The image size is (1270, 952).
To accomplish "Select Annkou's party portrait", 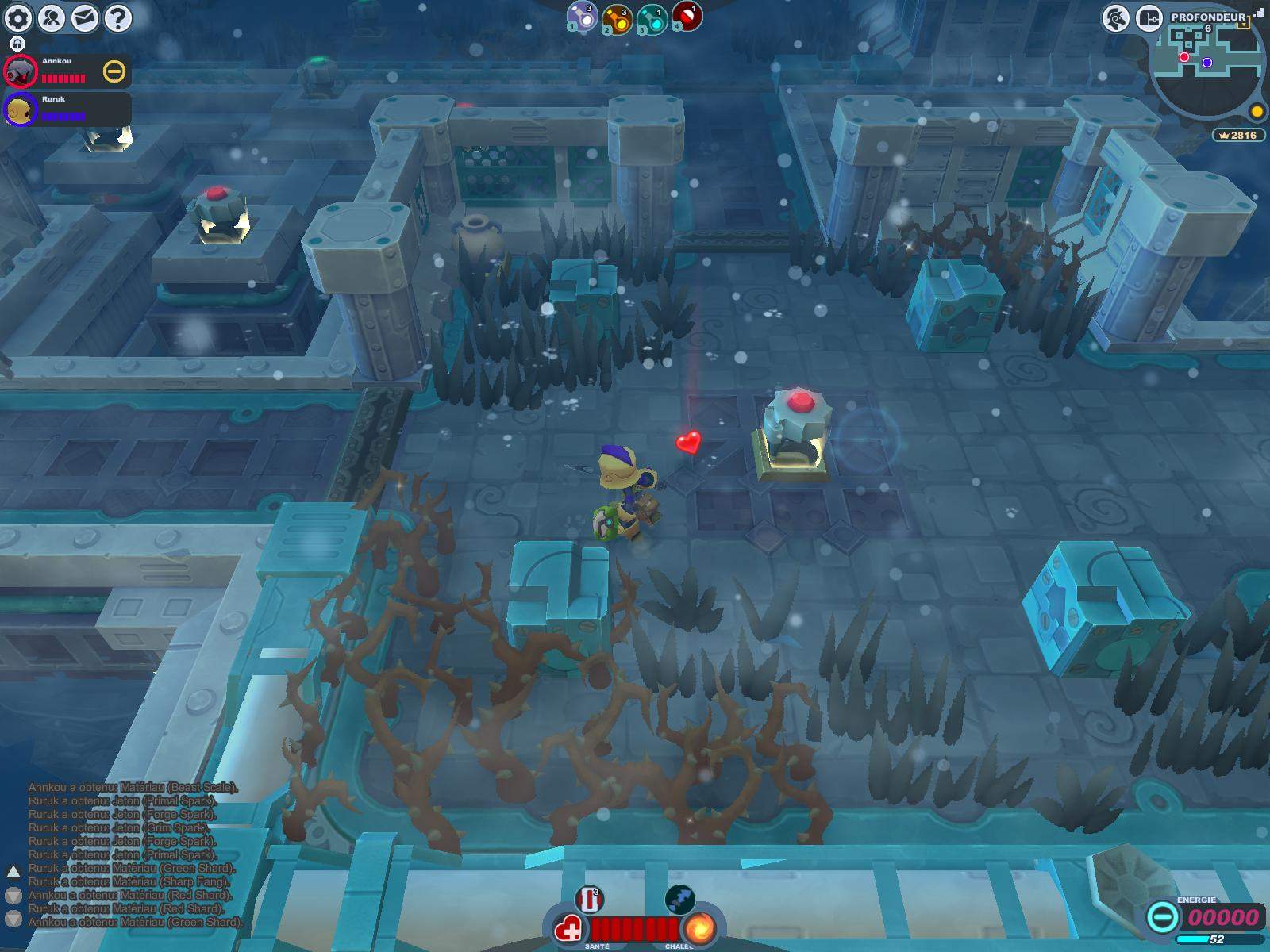I will 21,71.
